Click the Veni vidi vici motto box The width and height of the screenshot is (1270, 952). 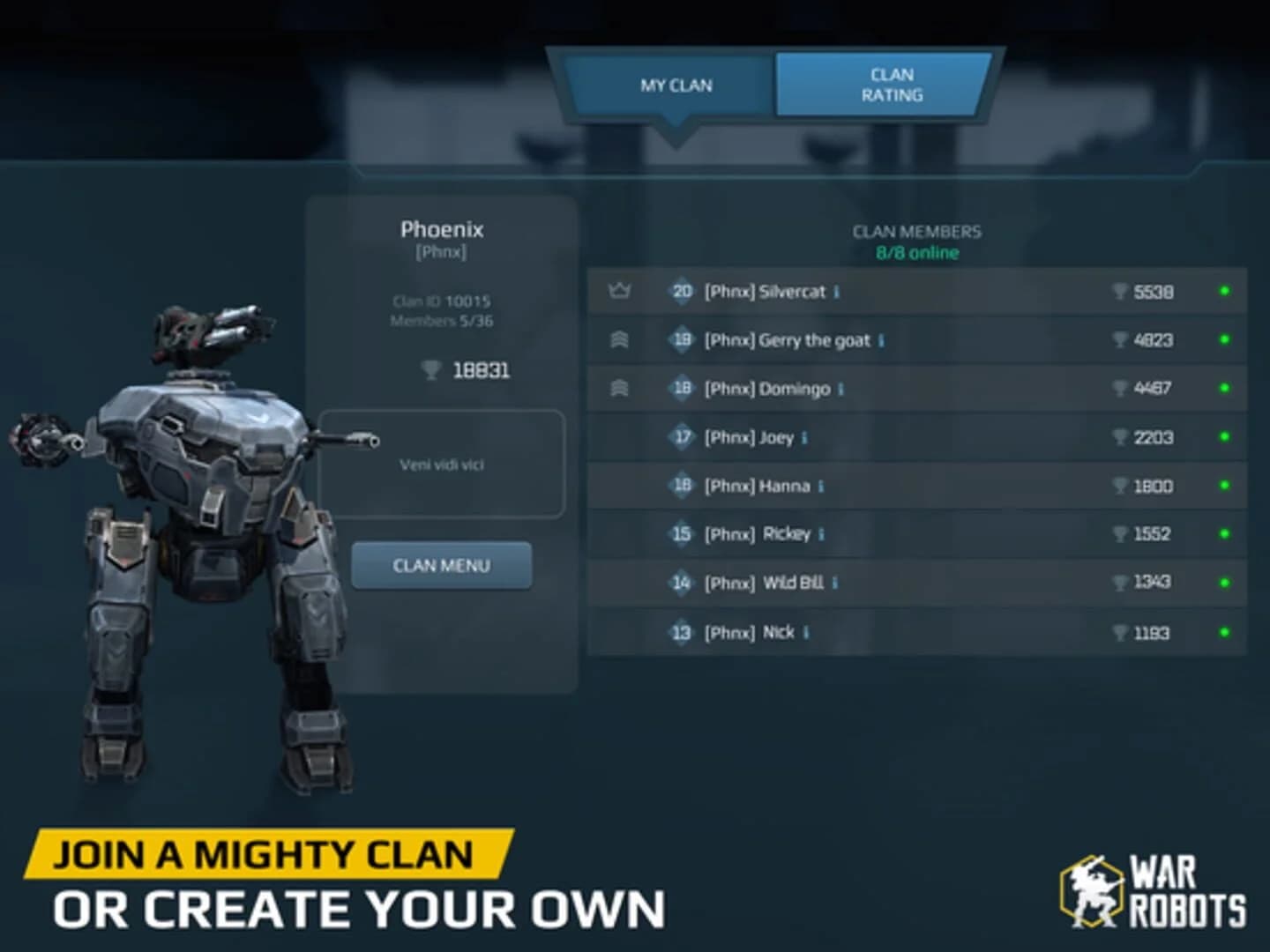[441, 465]
